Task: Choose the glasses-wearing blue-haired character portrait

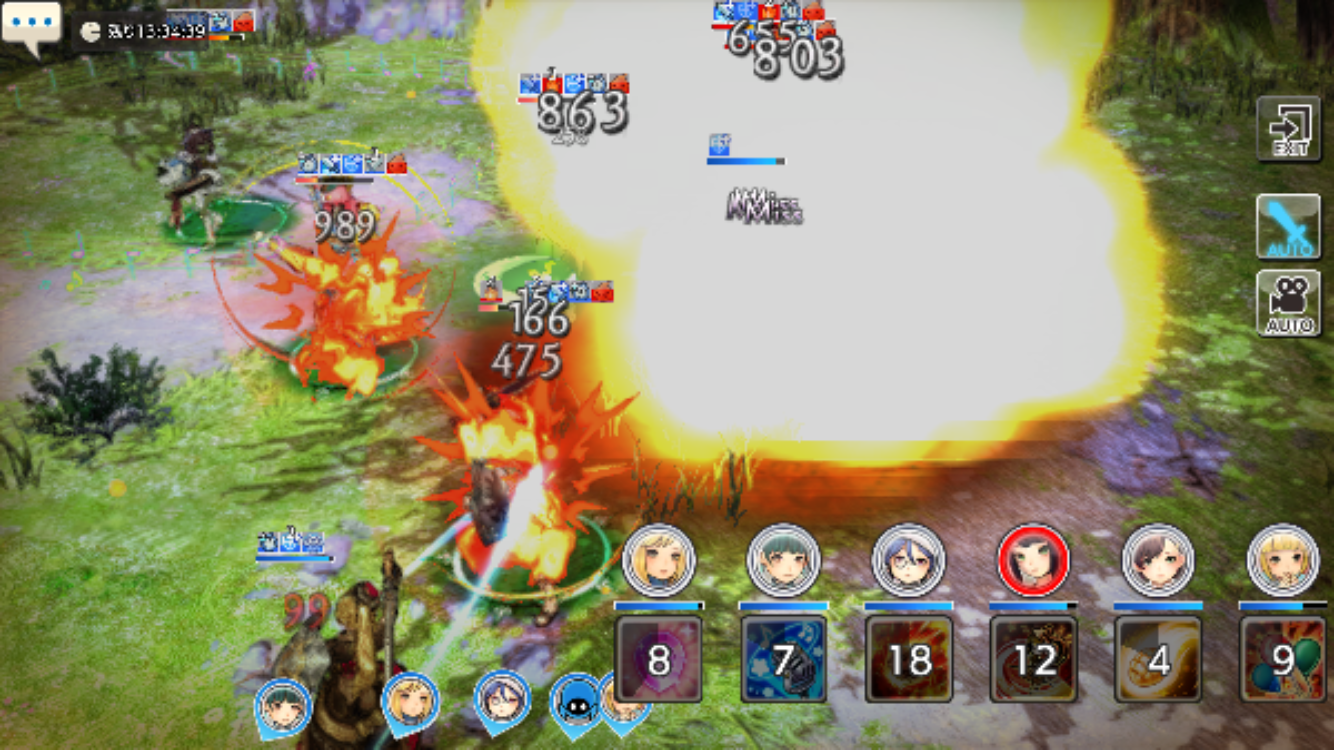Action: 909,560
